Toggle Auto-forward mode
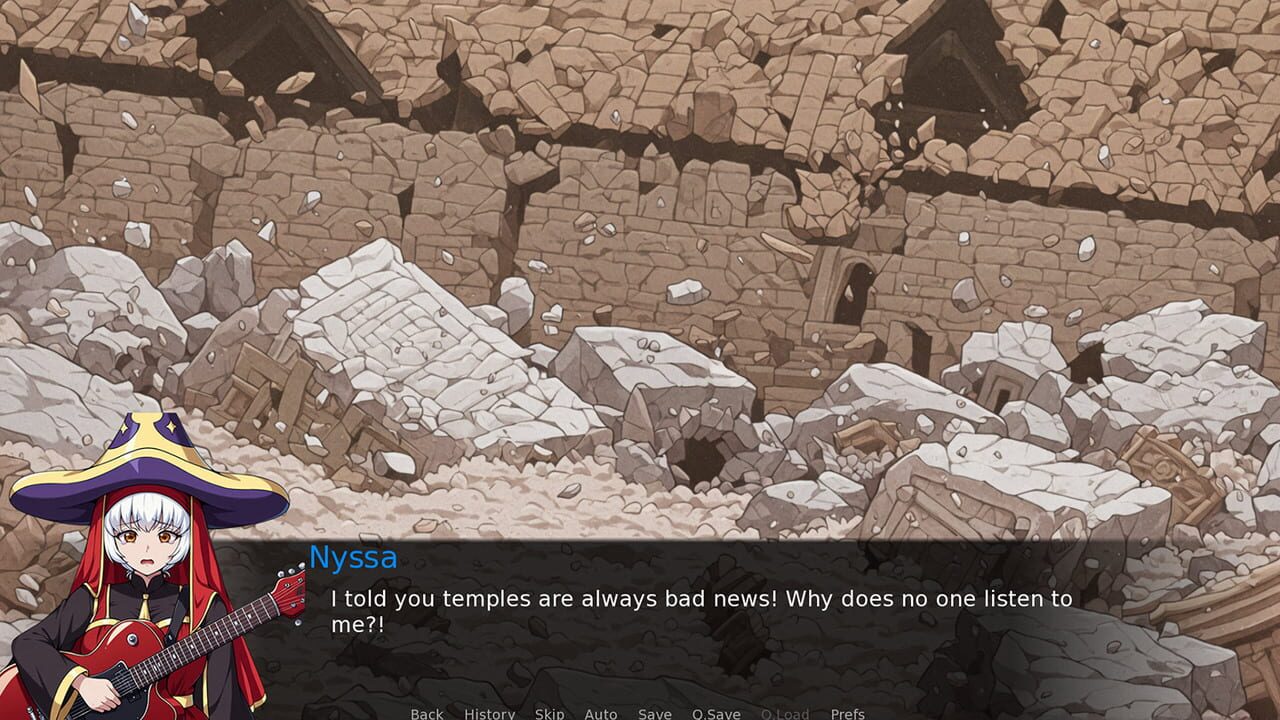1280x720 pixels. pos(600,714)
